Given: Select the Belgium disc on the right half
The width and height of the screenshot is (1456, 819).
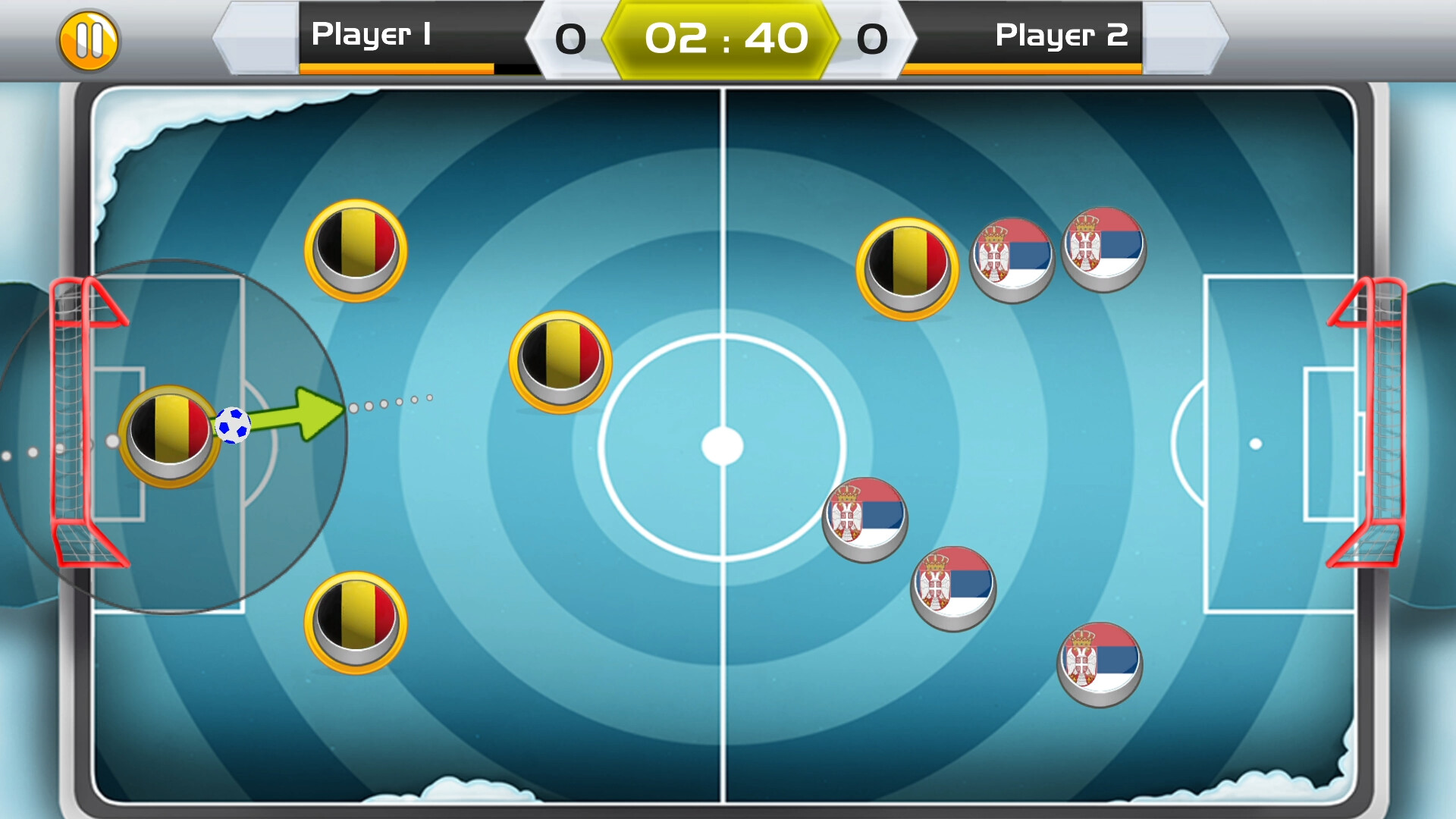Looking at the screenshot, I should (907, 265).
